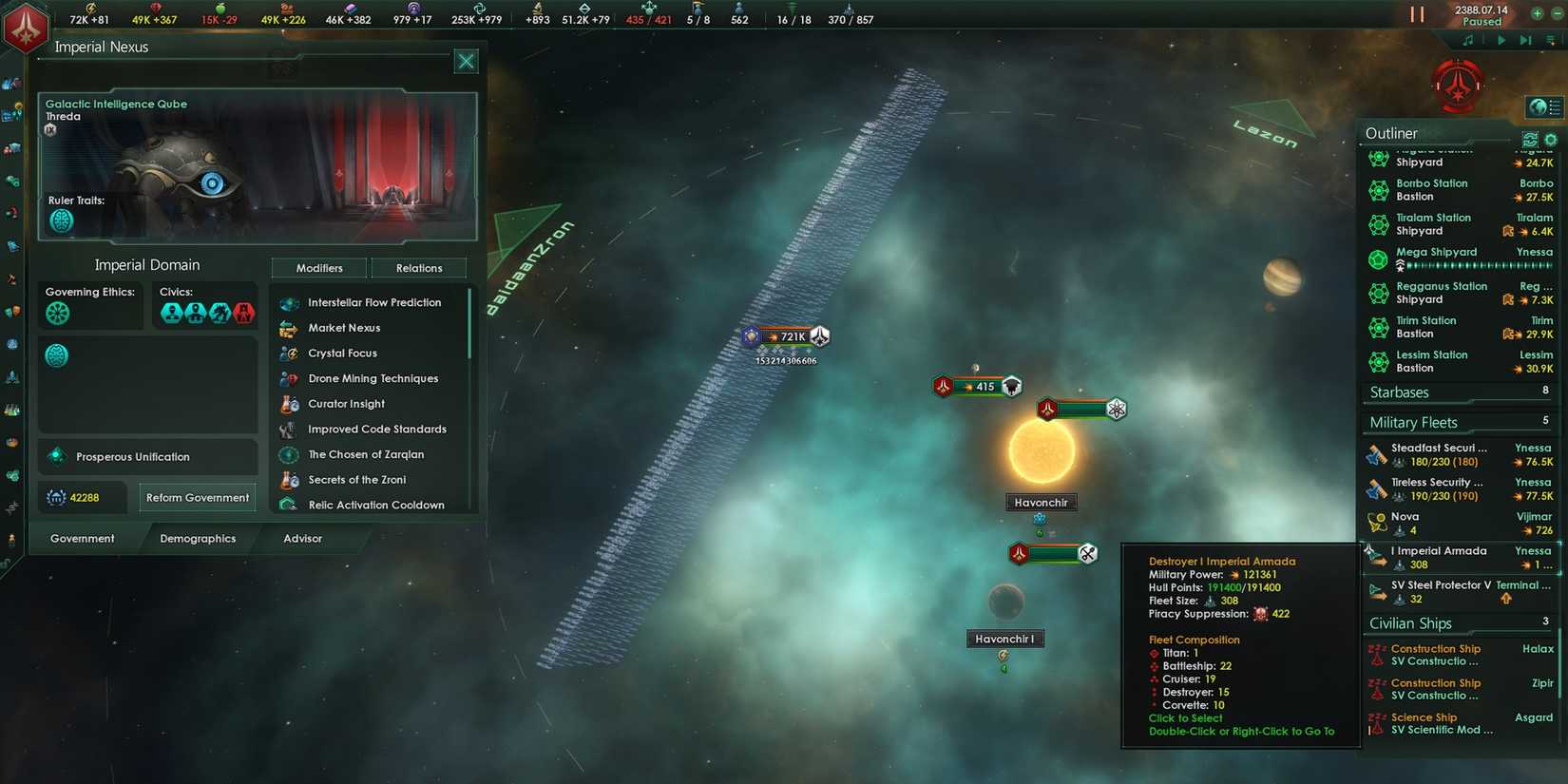1568x784 pixels.
Task: Select the Mega Shipyard icon in Outliner
Action: (x=1379, y=258)
